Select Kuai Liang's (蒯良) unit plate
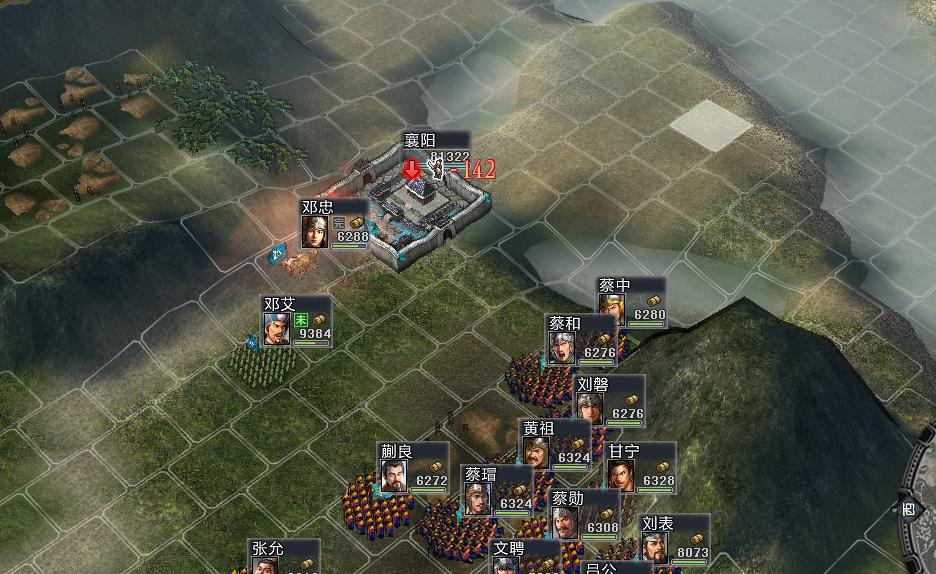 point(413,467)
